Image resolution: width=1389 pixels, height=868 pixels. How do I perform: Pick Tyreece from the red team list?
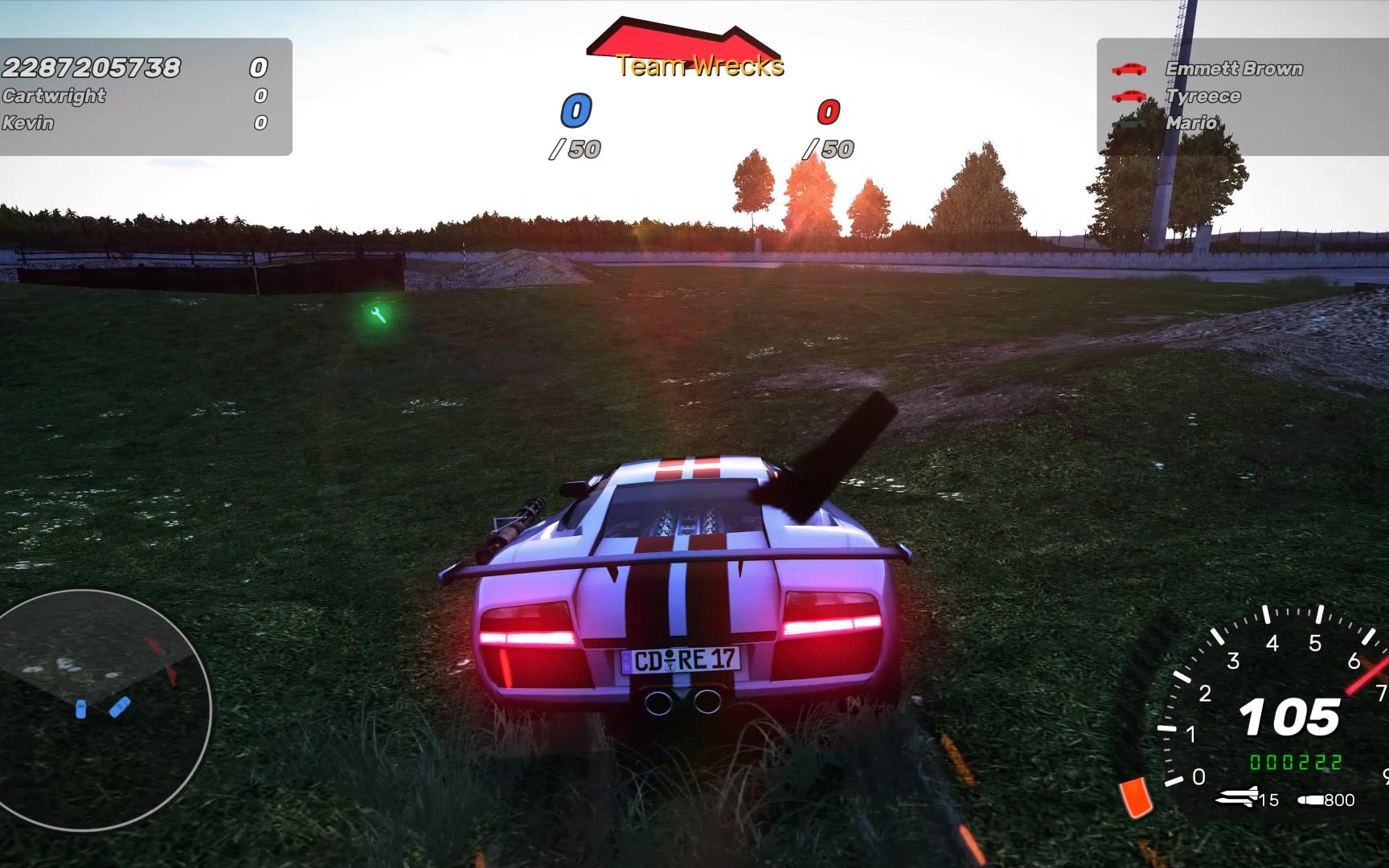[x=1203, y=96]
